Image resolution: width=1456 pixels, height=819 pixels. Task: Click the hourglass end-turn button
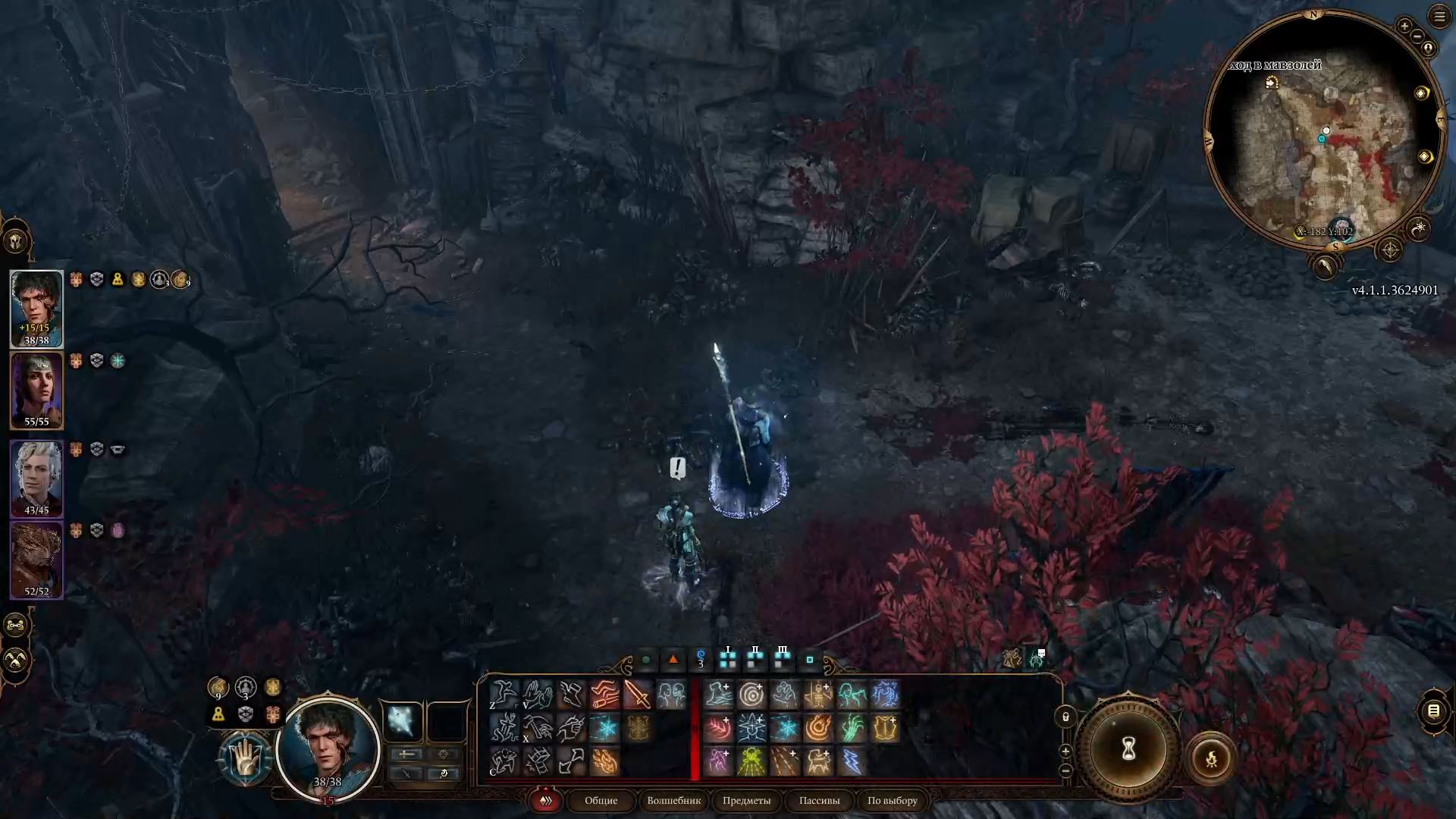[1127, 751]
